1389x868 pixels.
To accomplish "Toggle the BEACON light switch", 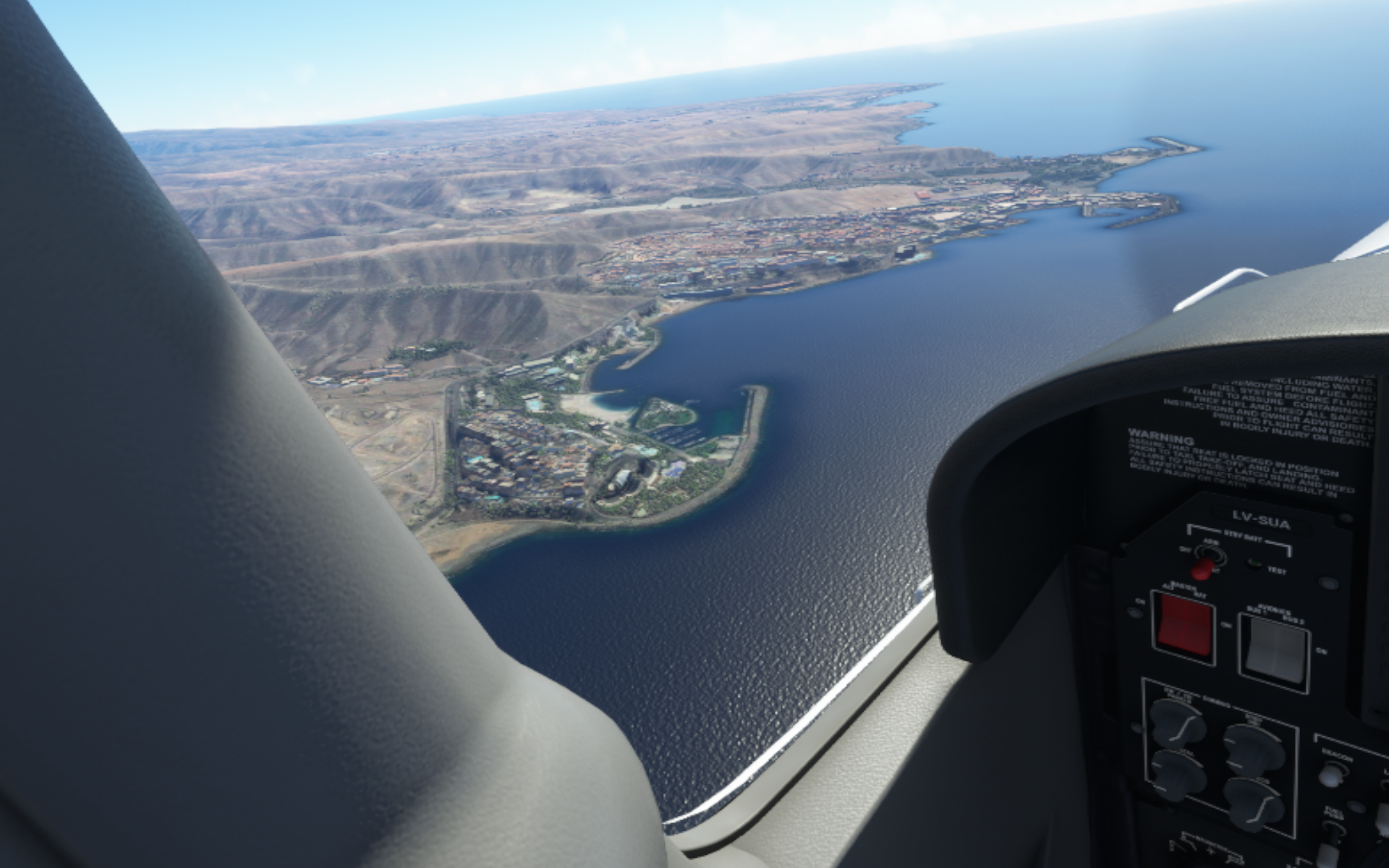I will click(x=1332, y=775).
